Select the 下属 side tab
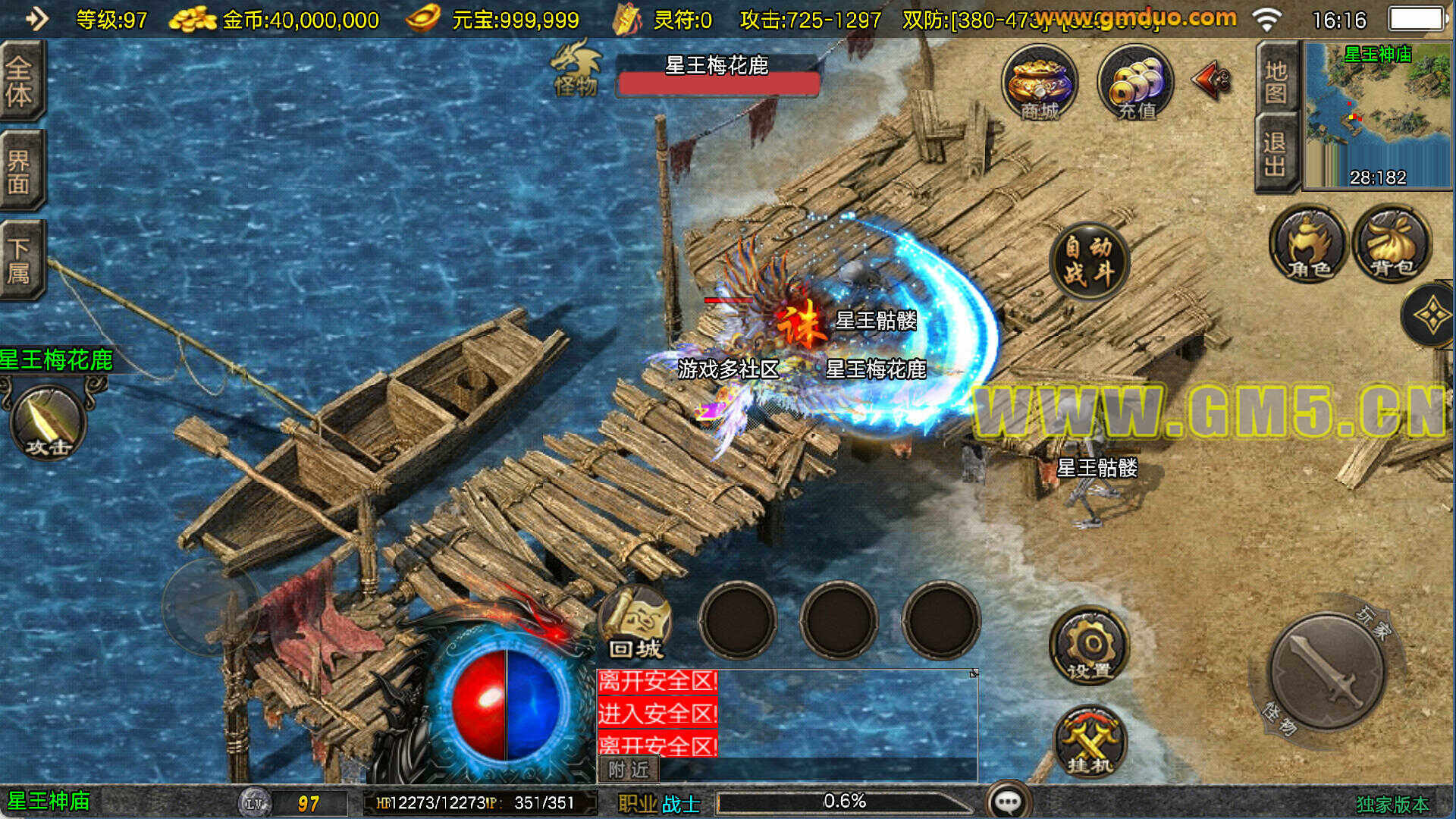The width and height of the screenshot is (1456, 819). point(20,260)
